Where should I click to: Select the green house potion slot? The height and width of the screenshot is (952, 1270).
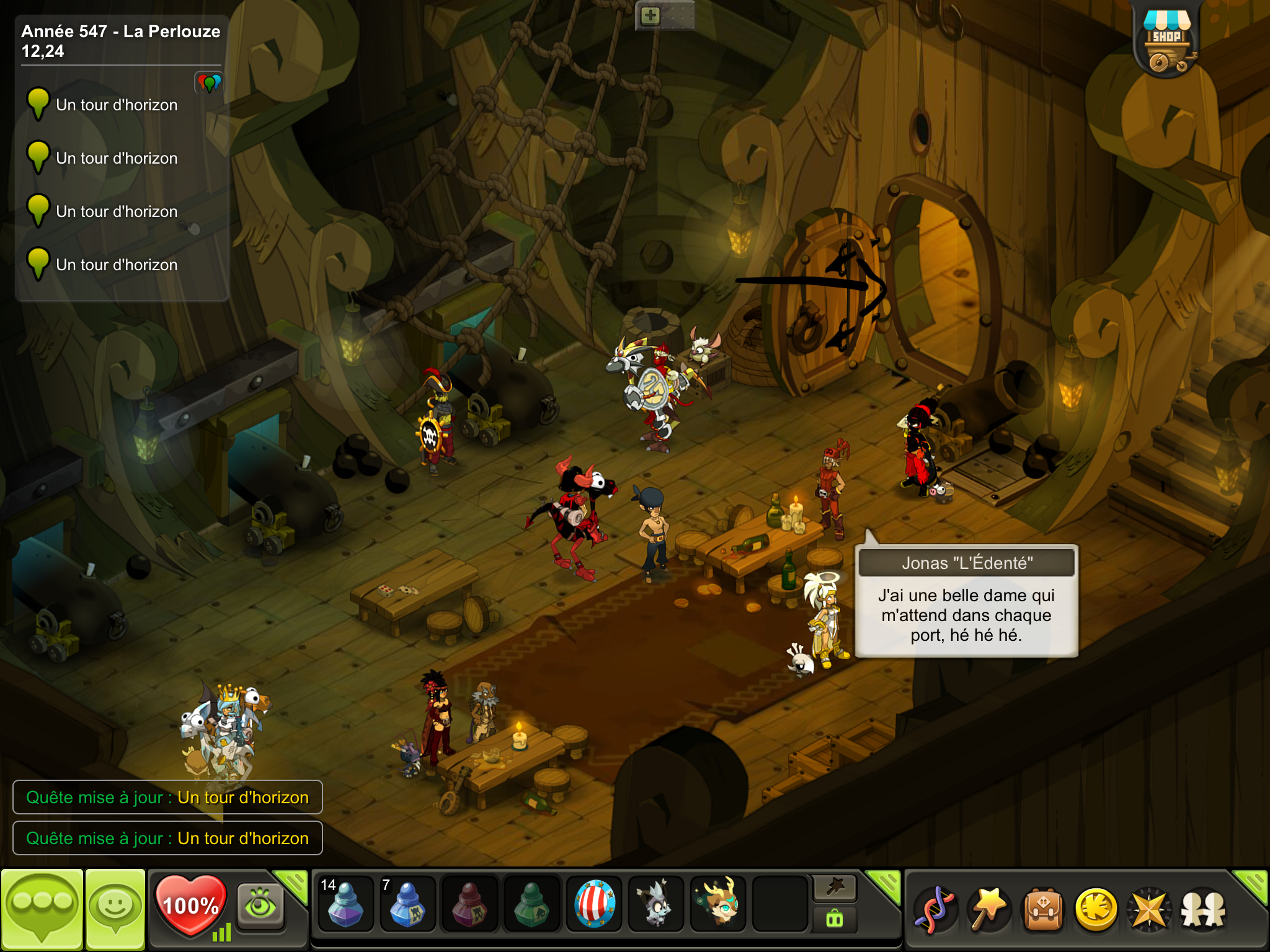pyautogui.click(x=531, y=905)
